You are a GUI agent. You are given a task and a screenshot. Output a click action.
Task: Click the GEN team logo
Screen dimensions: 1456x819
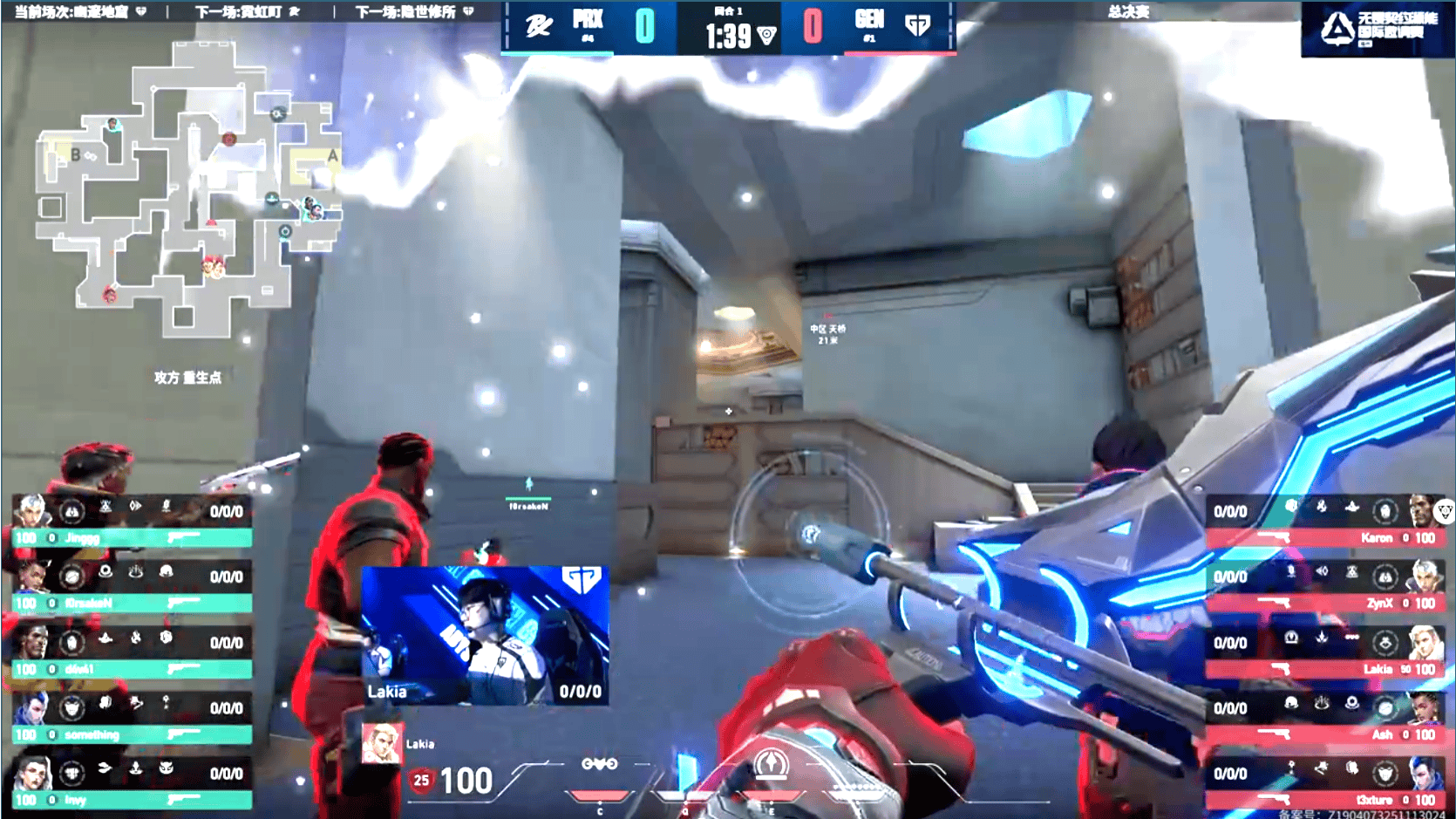917,26
